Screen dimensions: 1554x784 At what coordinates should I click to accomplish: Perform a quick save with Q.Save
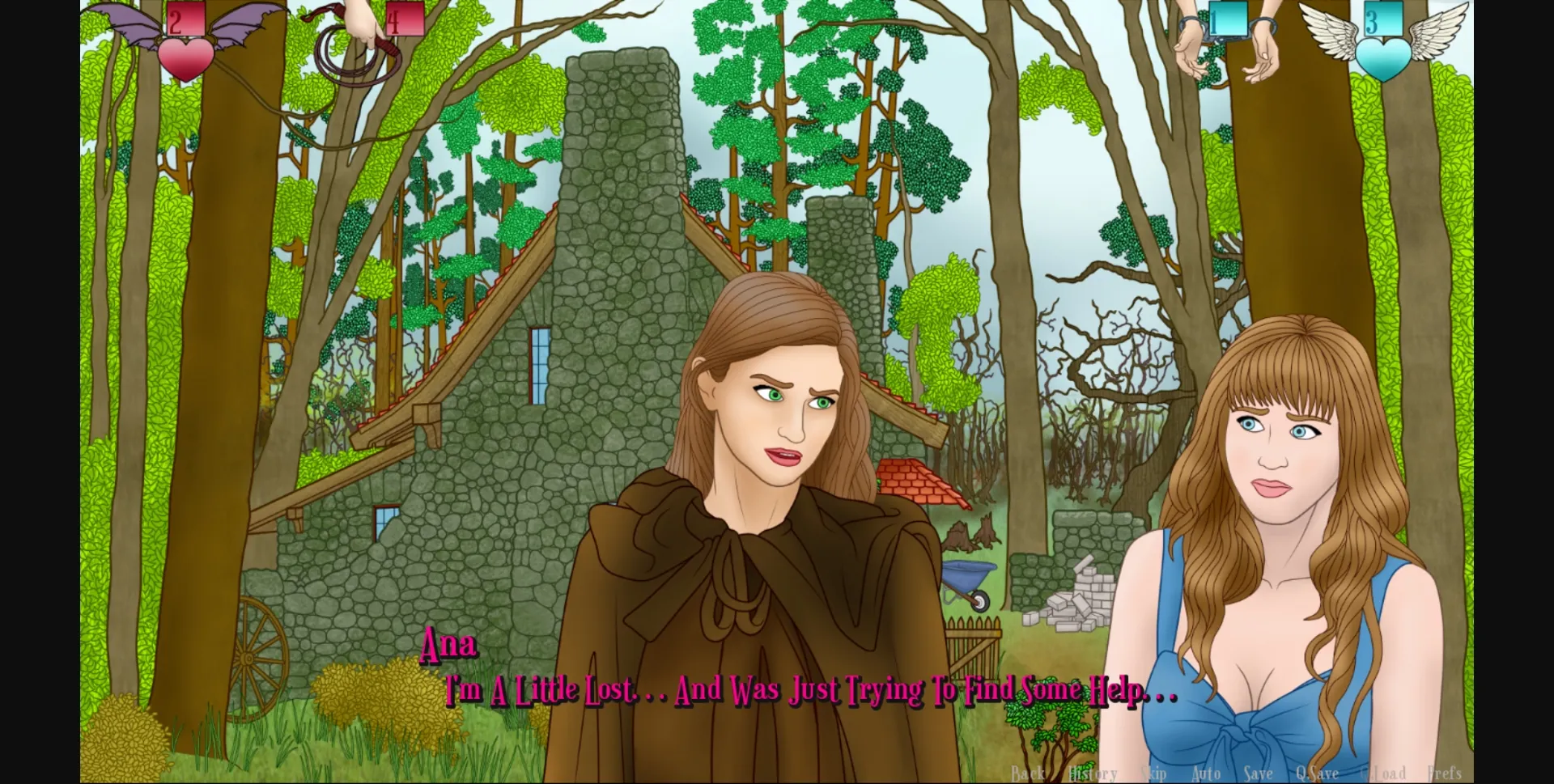click(1317, 773)
